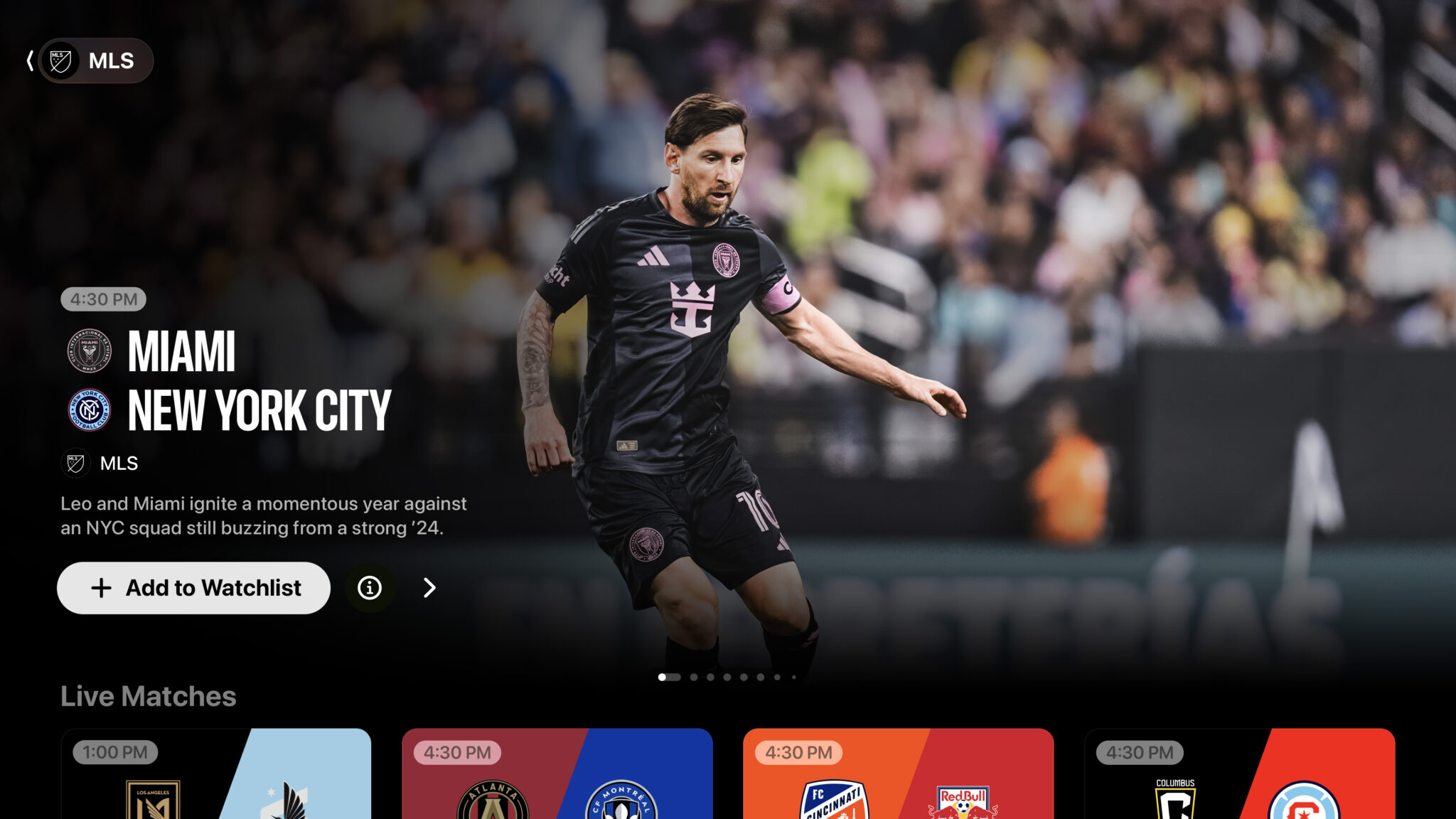Click the 4:30 PM badge on the featured match
This screenshot has width=1456, height=819.
[104, 299]
